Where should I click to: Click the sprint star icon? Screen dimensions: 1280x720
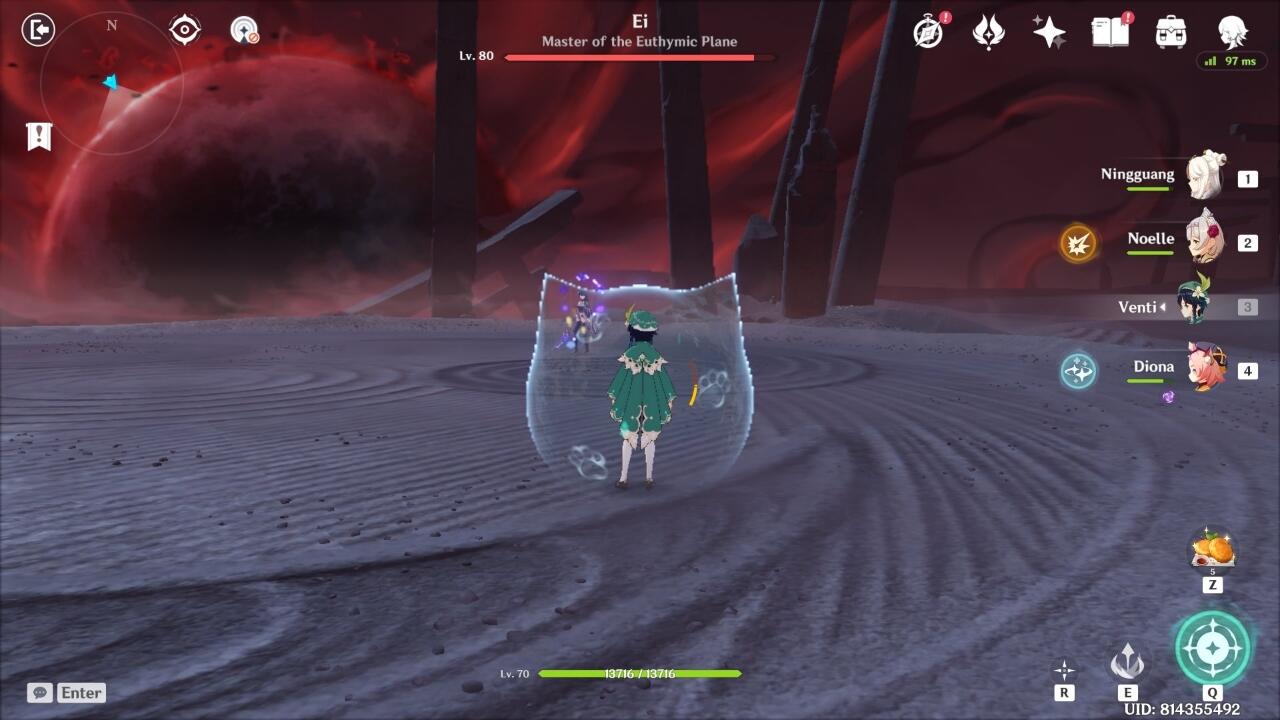[1064, 670]
